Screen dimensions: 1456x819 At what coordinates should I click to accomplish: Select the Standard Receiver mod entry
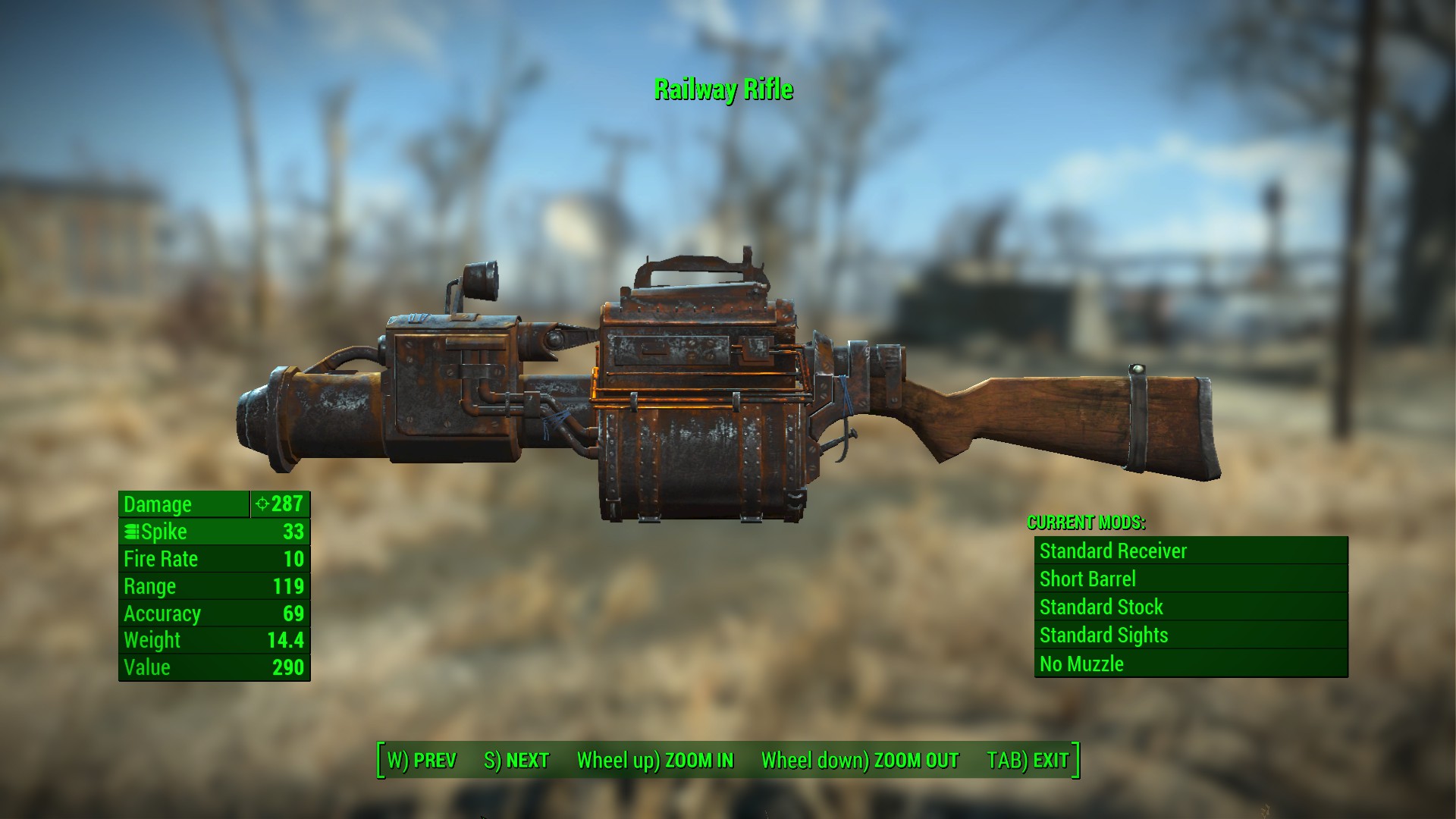click(x=1112, y=551)
